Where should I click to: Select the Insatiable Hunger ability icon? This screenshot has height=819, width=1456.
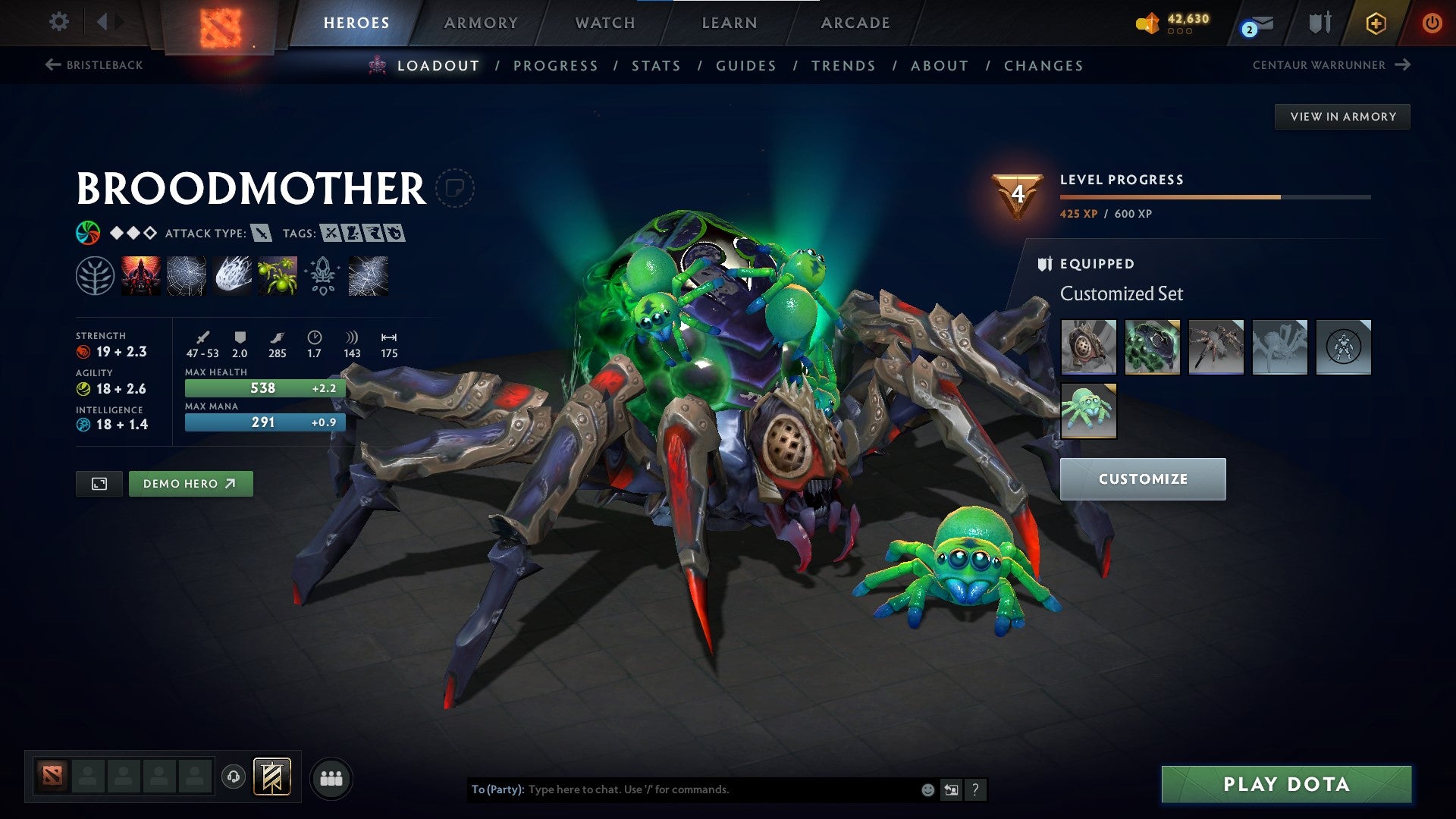tap(140, 275)
